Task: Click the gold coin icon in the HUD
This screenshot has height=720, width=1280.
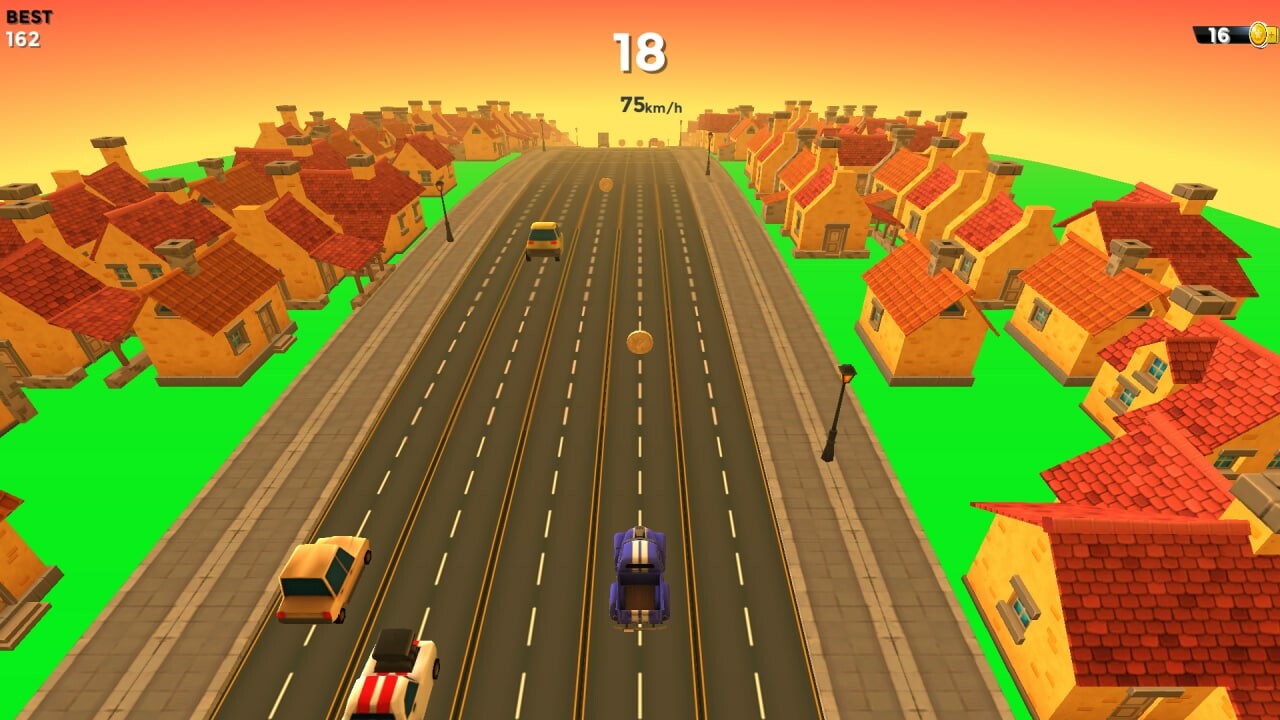Action: click(x=1258, y=33)
